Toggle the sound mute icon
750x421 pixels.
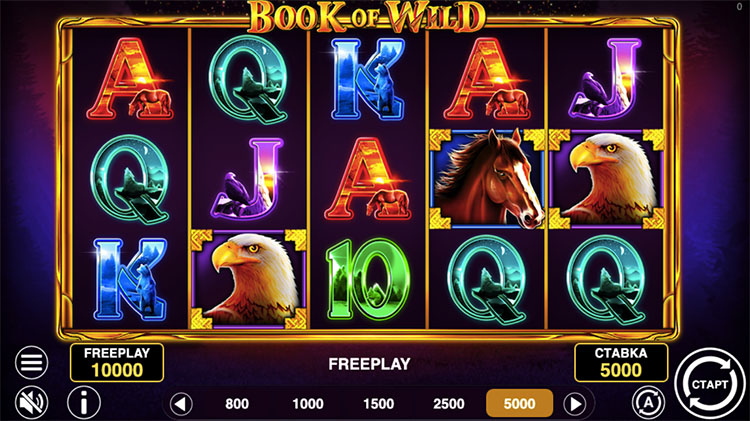pos(33,403)
